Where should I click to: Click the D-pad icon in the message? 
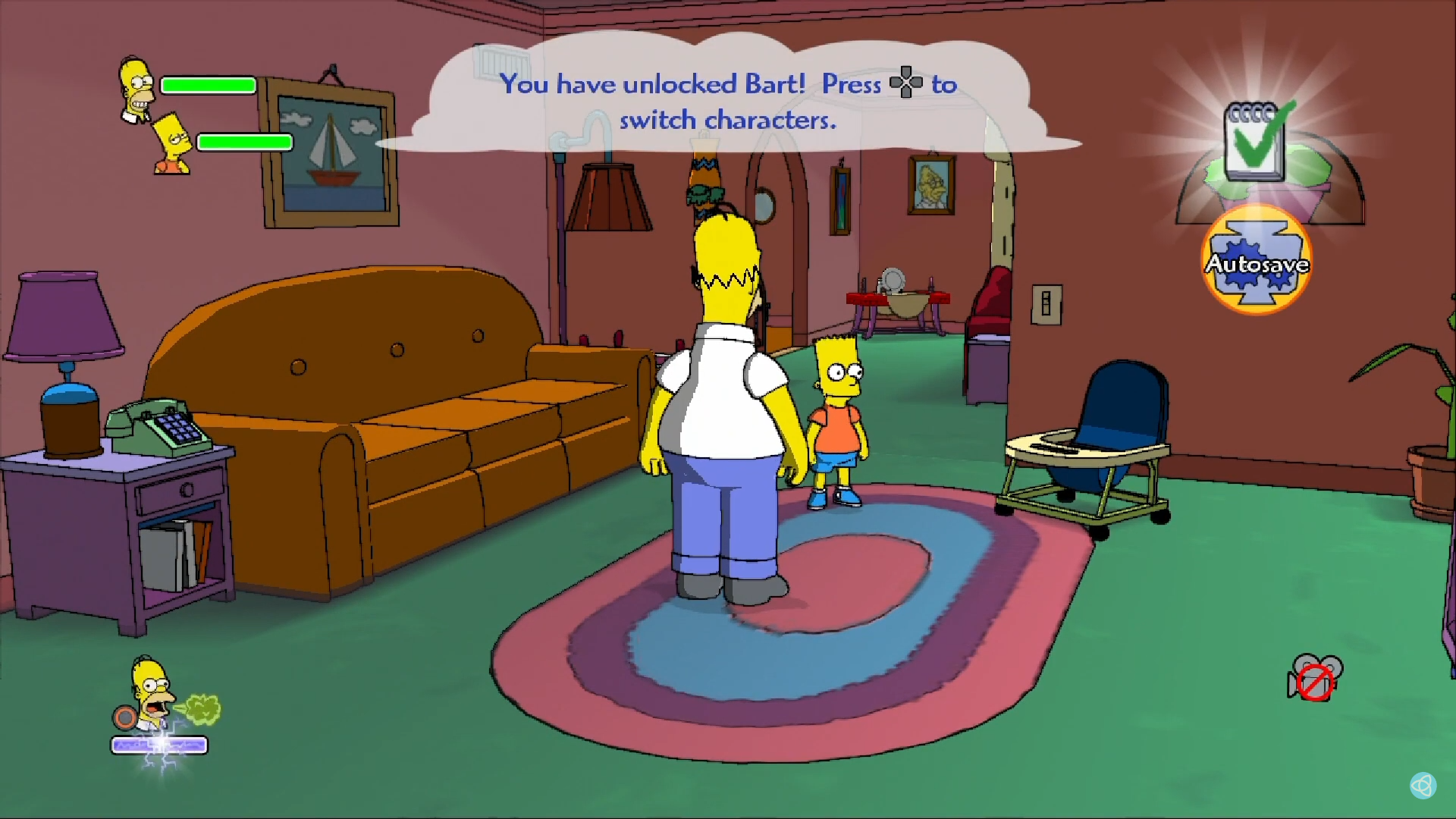(x=907, y=83)
